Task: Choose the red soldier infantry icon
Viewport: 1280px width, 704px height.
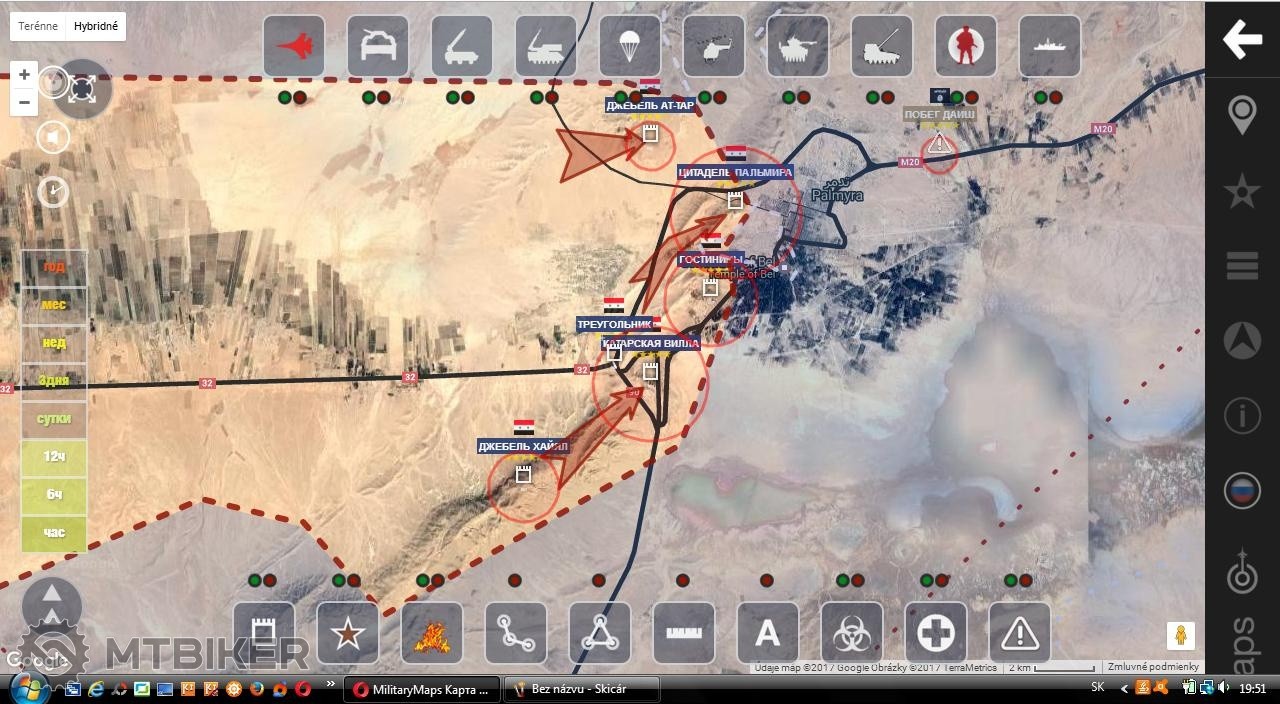Action: point(966,46)
